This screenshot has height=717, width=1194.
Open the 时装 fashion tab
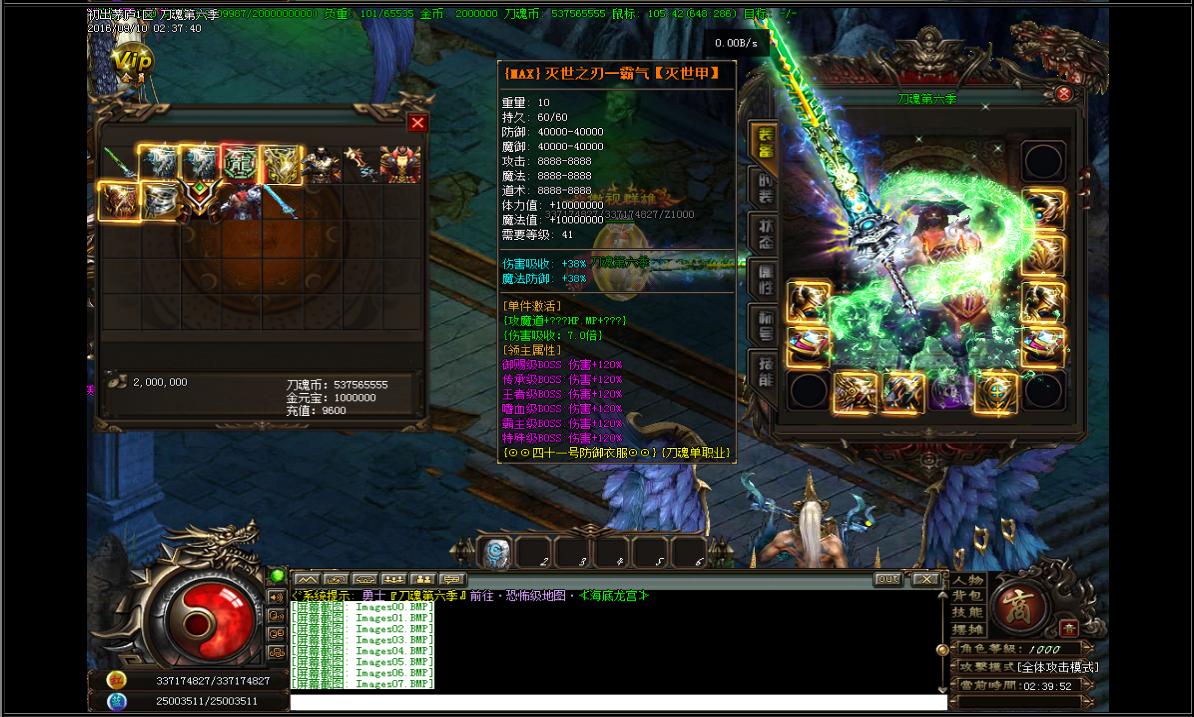[764, 187]
